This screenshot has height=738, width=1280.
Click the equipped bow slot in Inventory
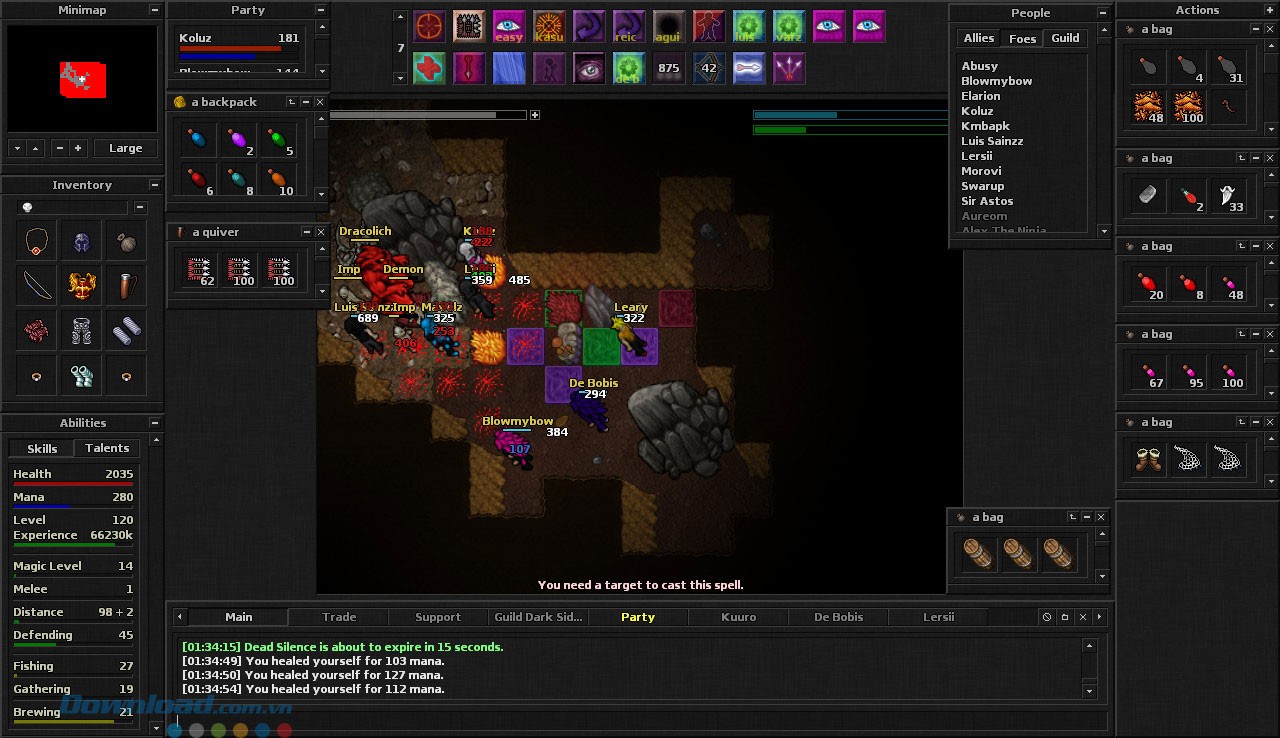click(38, 285)
